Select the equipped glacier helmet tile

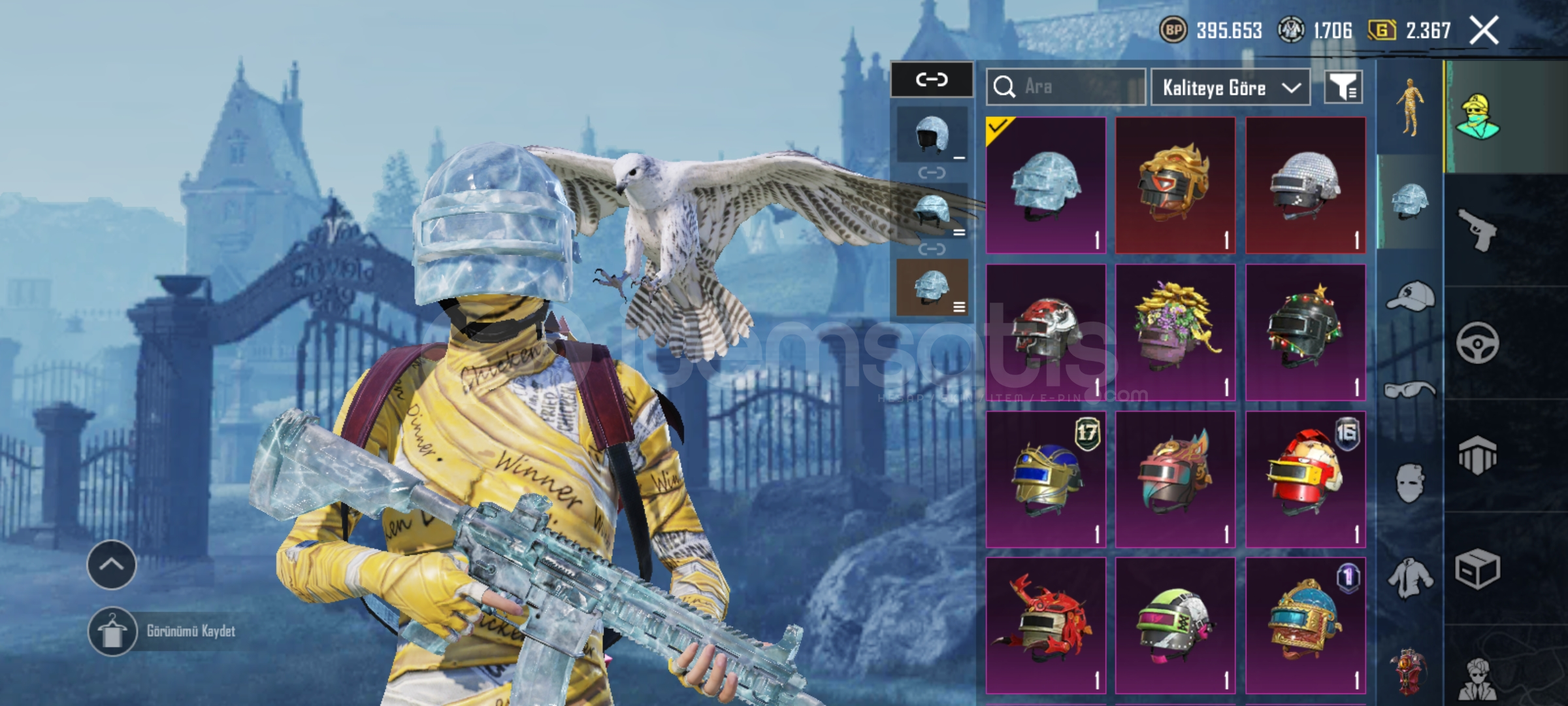[x=1045, y=186]
